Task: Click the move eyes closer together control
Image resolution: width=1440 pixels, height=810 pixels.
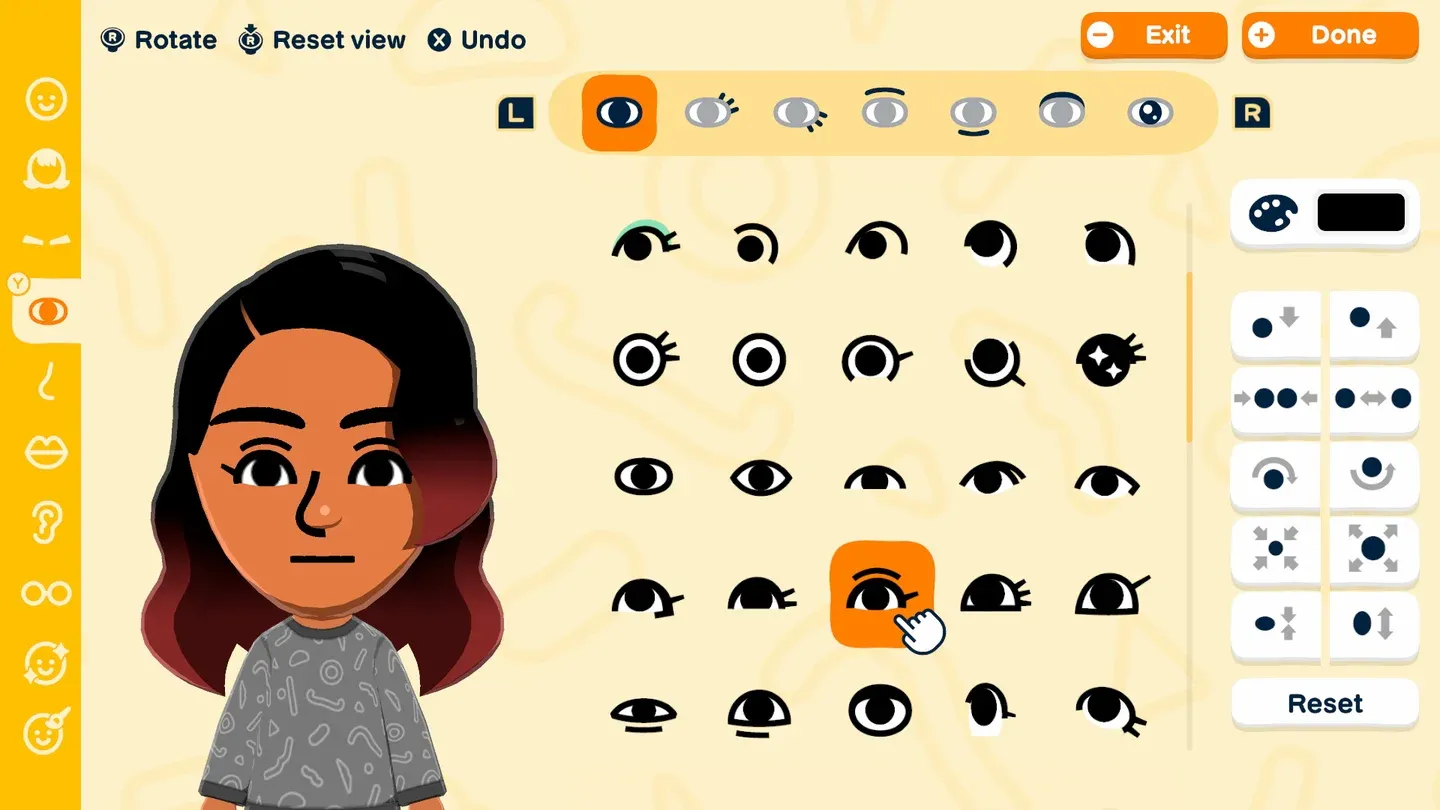Action: tap(1274, 398)
